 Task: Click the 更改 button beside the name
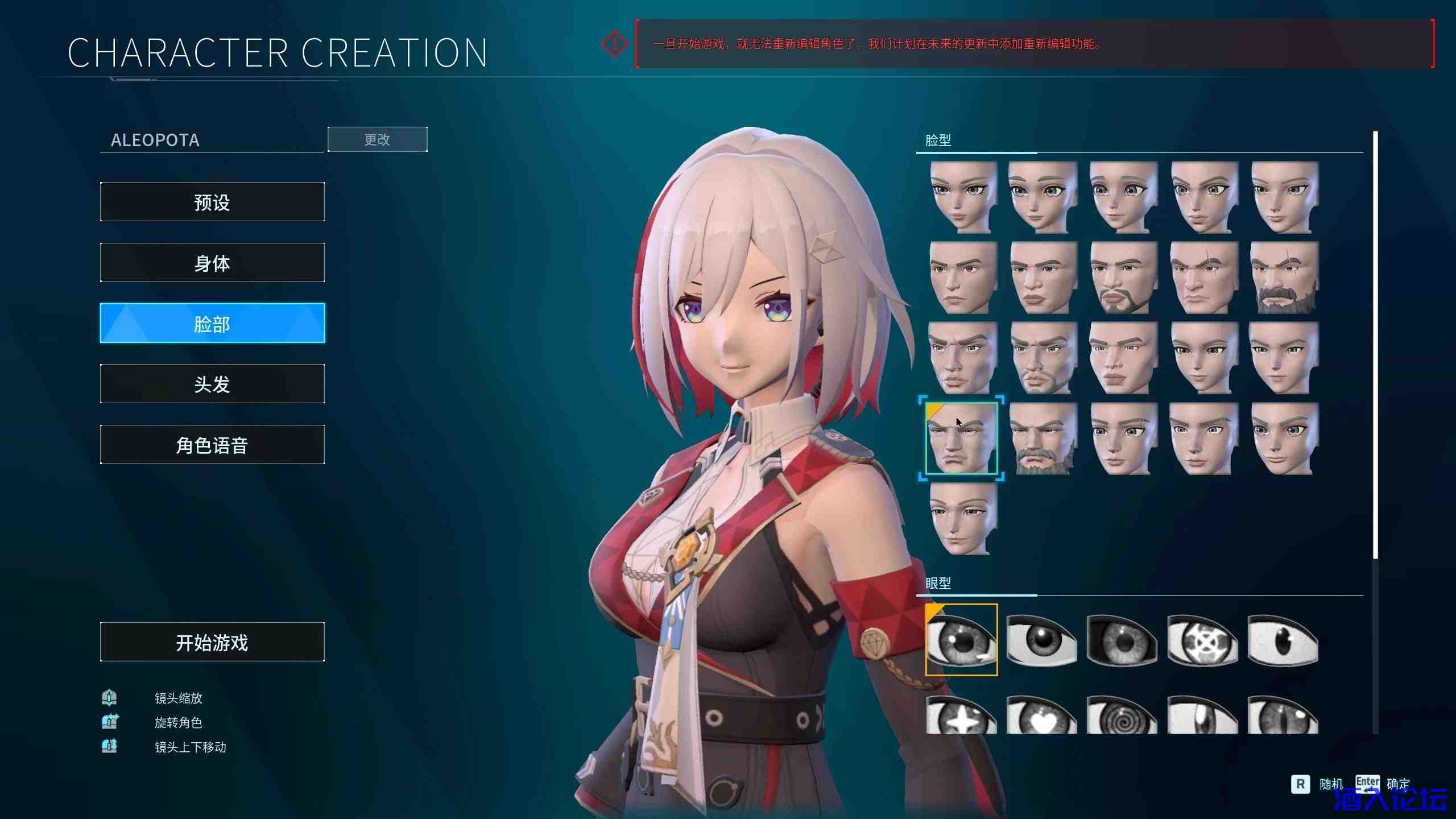pos(377,139)
